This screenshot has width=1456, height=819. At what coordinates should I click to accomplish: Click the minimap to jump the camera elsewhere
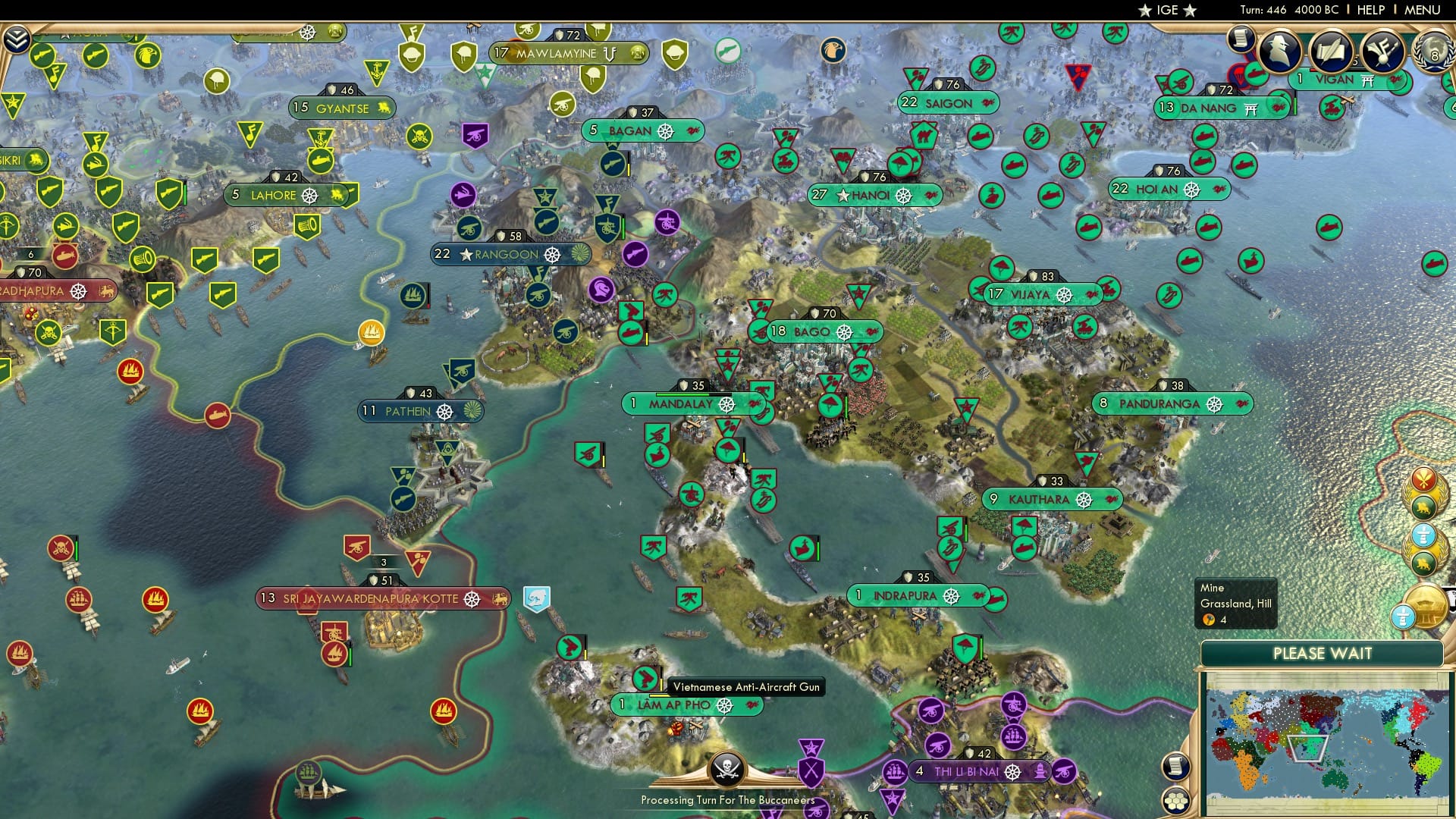pos(1335,743)
